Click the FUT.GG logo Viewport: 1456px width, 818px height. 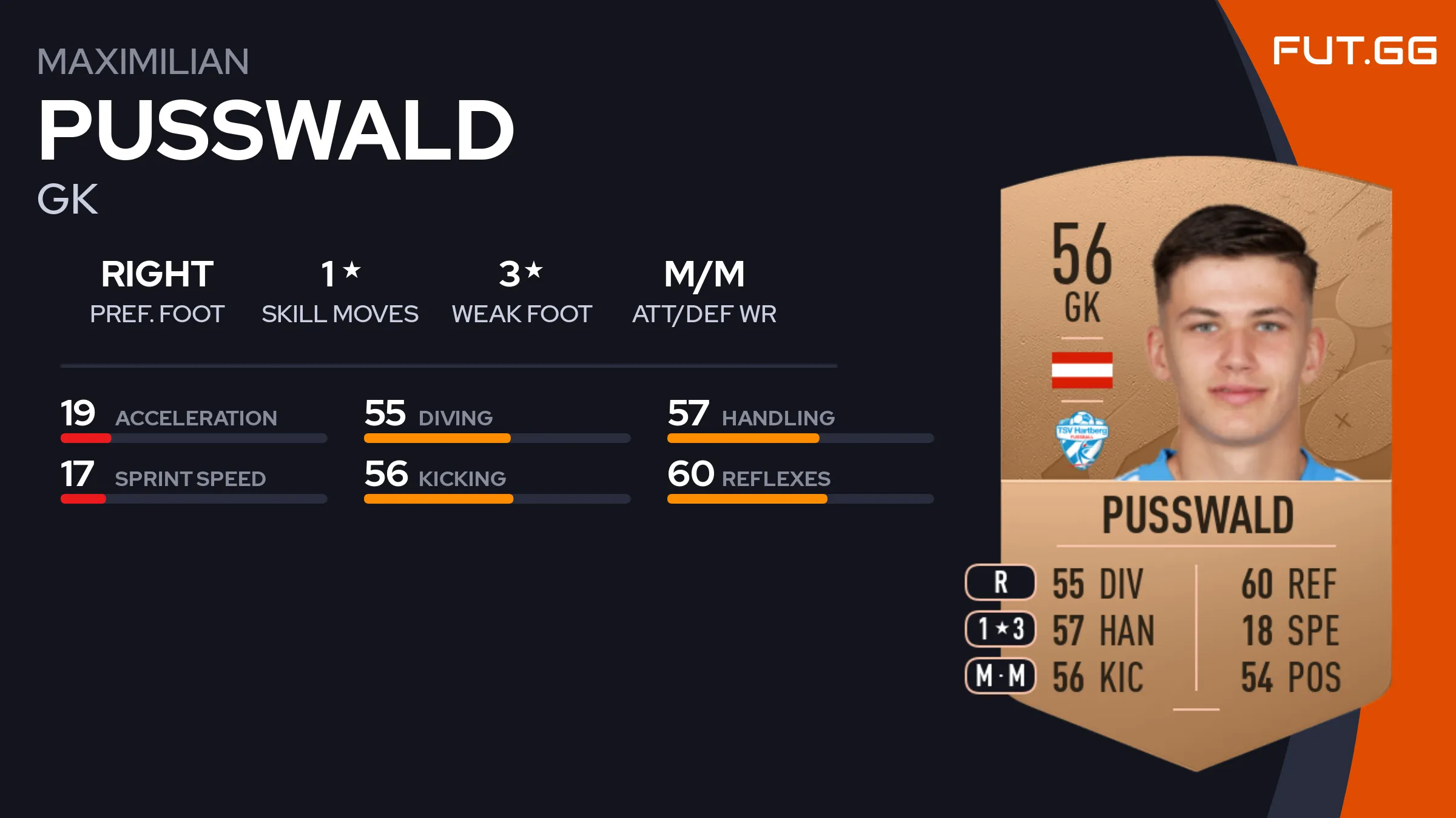pos(1354,50)
